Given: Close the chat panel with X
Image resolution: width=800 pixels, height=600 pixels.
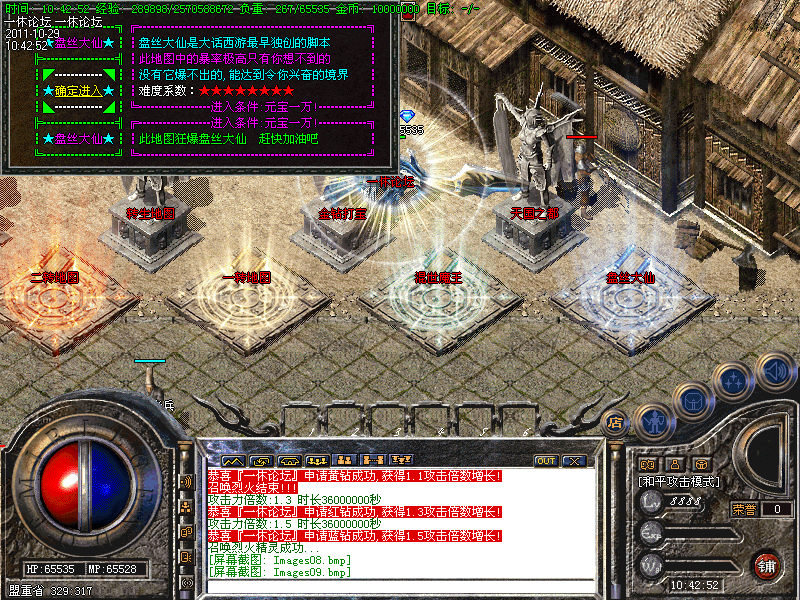Looking at the screenshot, I should pos(573,461).
